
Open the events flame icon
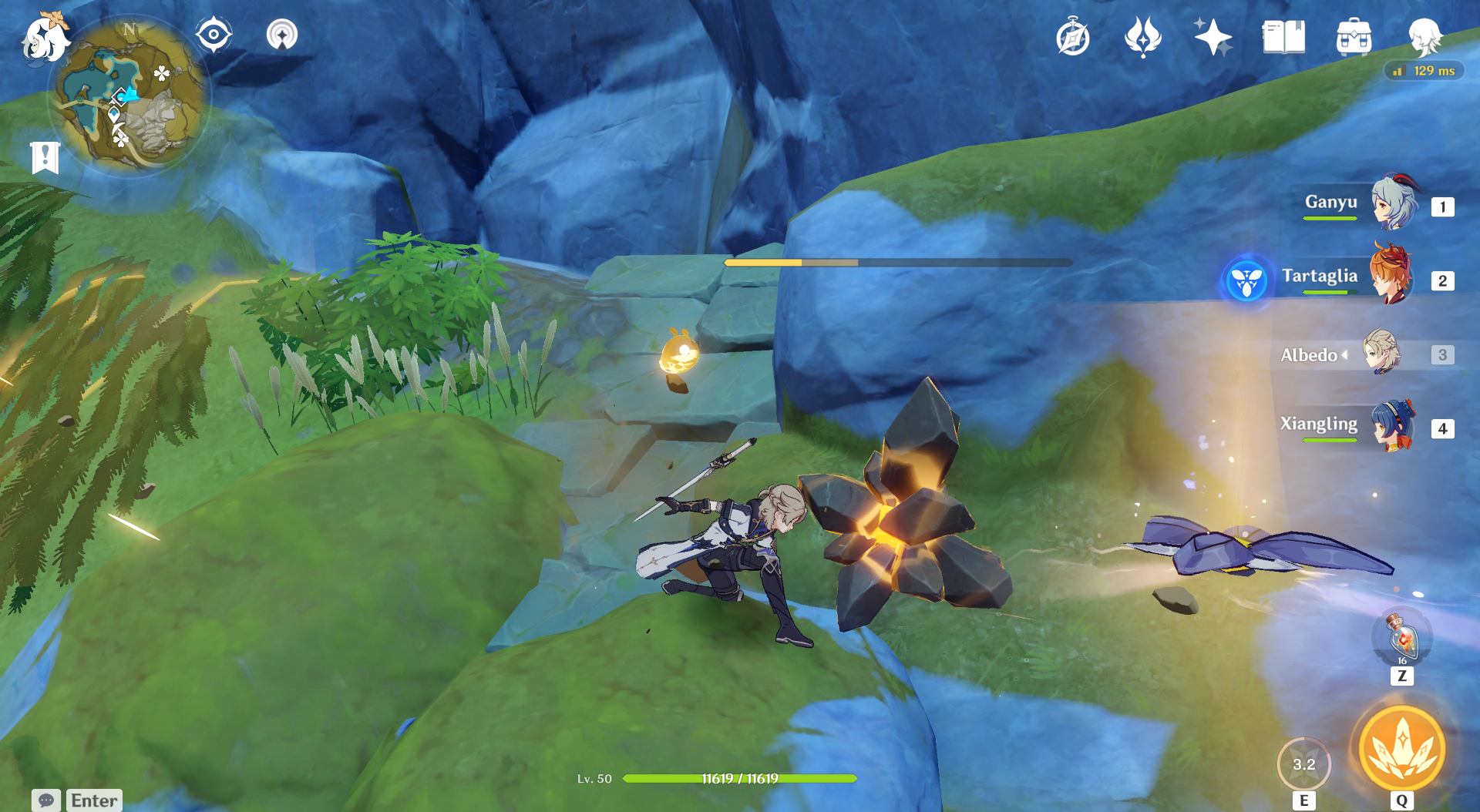1143,37
